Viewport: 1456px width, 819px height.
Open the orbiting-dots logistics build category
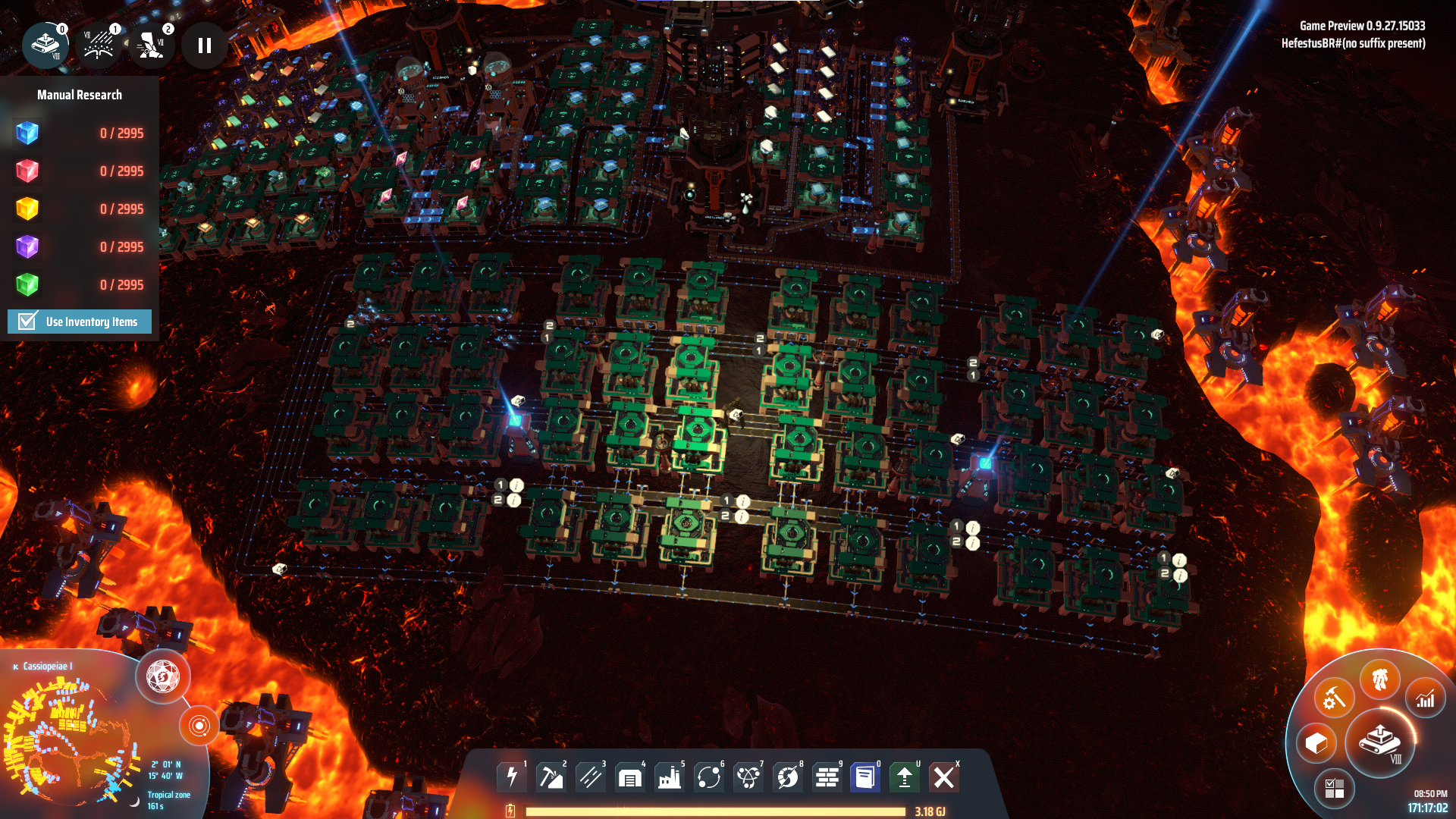(709, 777)
